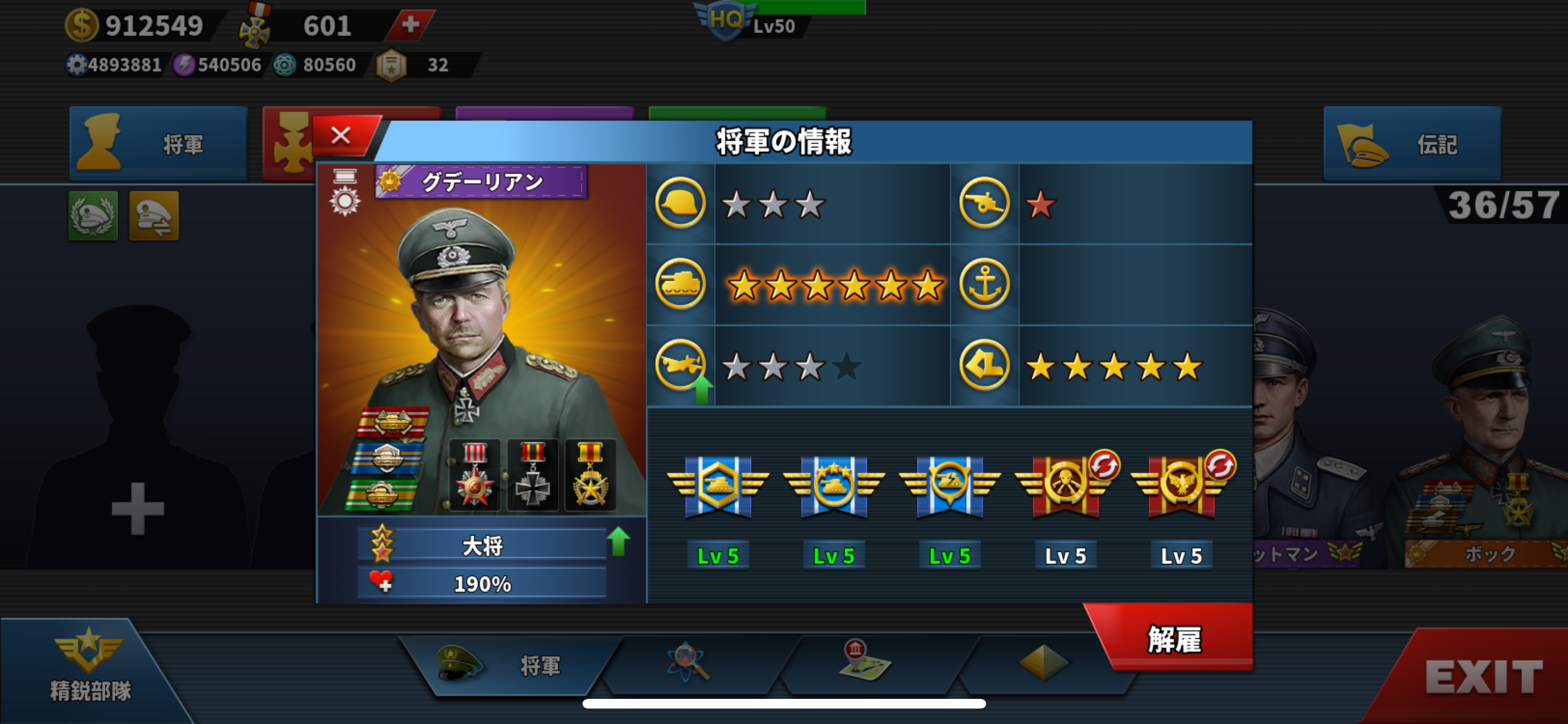Viewport: 1568px width, 724px height.
Task: Open the gold pyramid bottom tab
Action: 1043,663
